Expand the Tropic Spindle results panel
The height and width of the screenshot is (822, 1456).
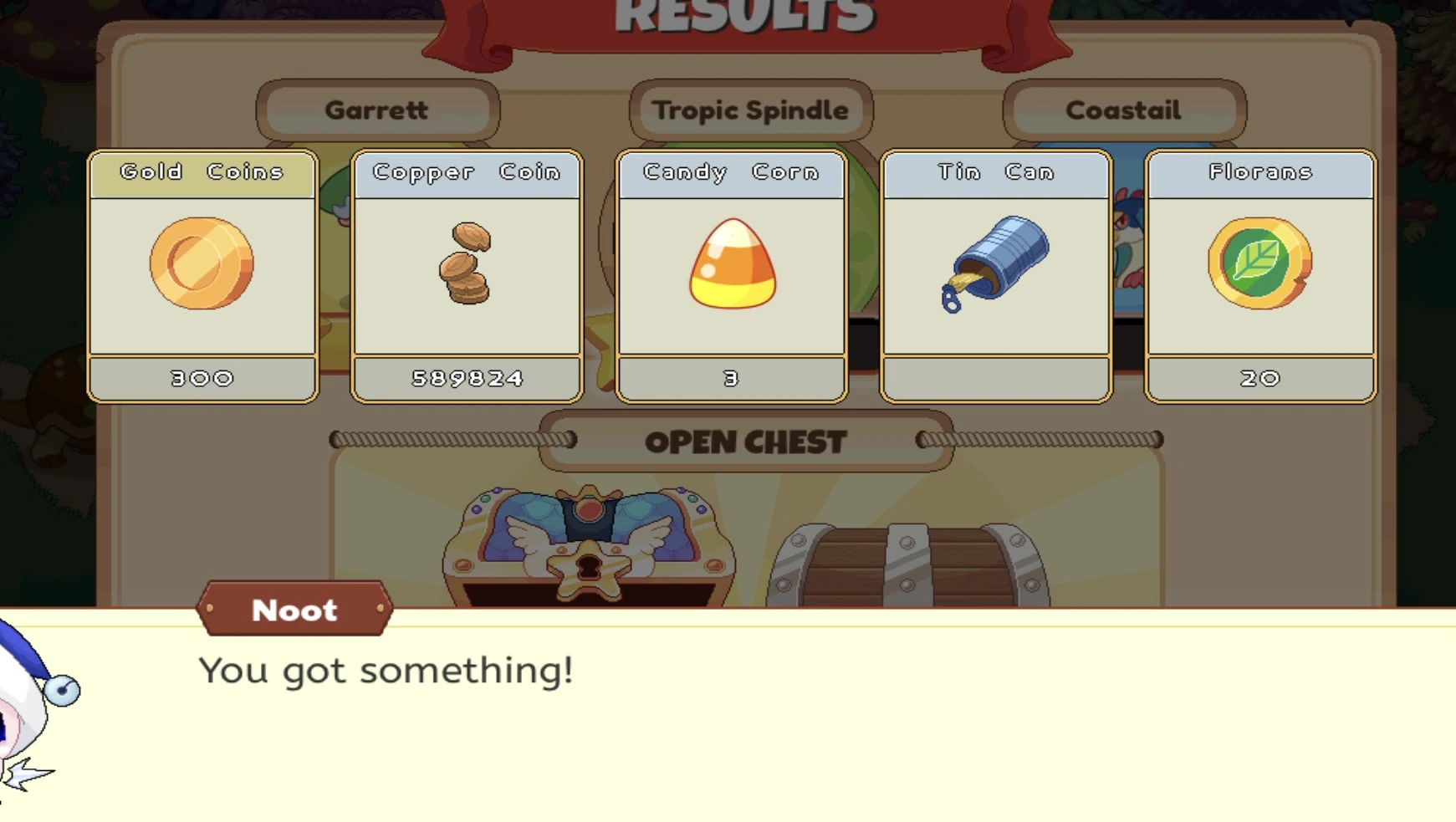coord(751,110)
